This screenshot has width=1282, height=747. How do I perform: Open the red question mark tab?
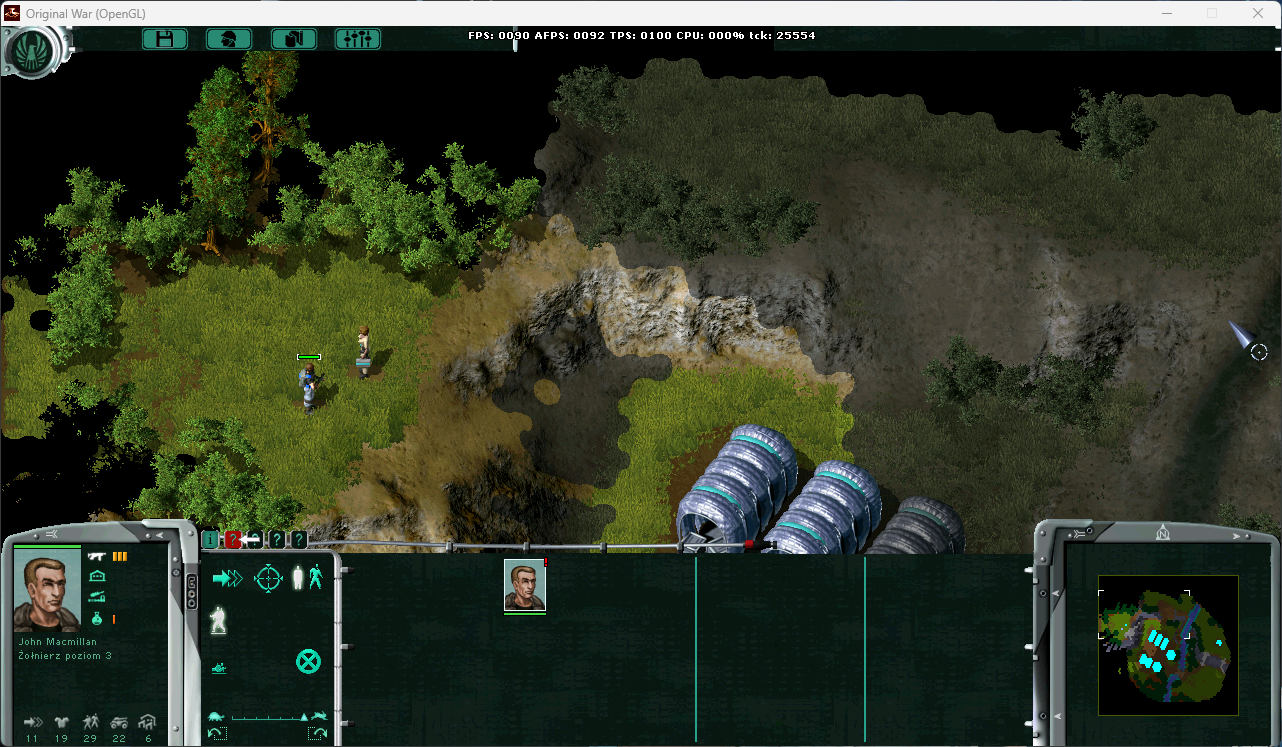click(x=232, y=540)
